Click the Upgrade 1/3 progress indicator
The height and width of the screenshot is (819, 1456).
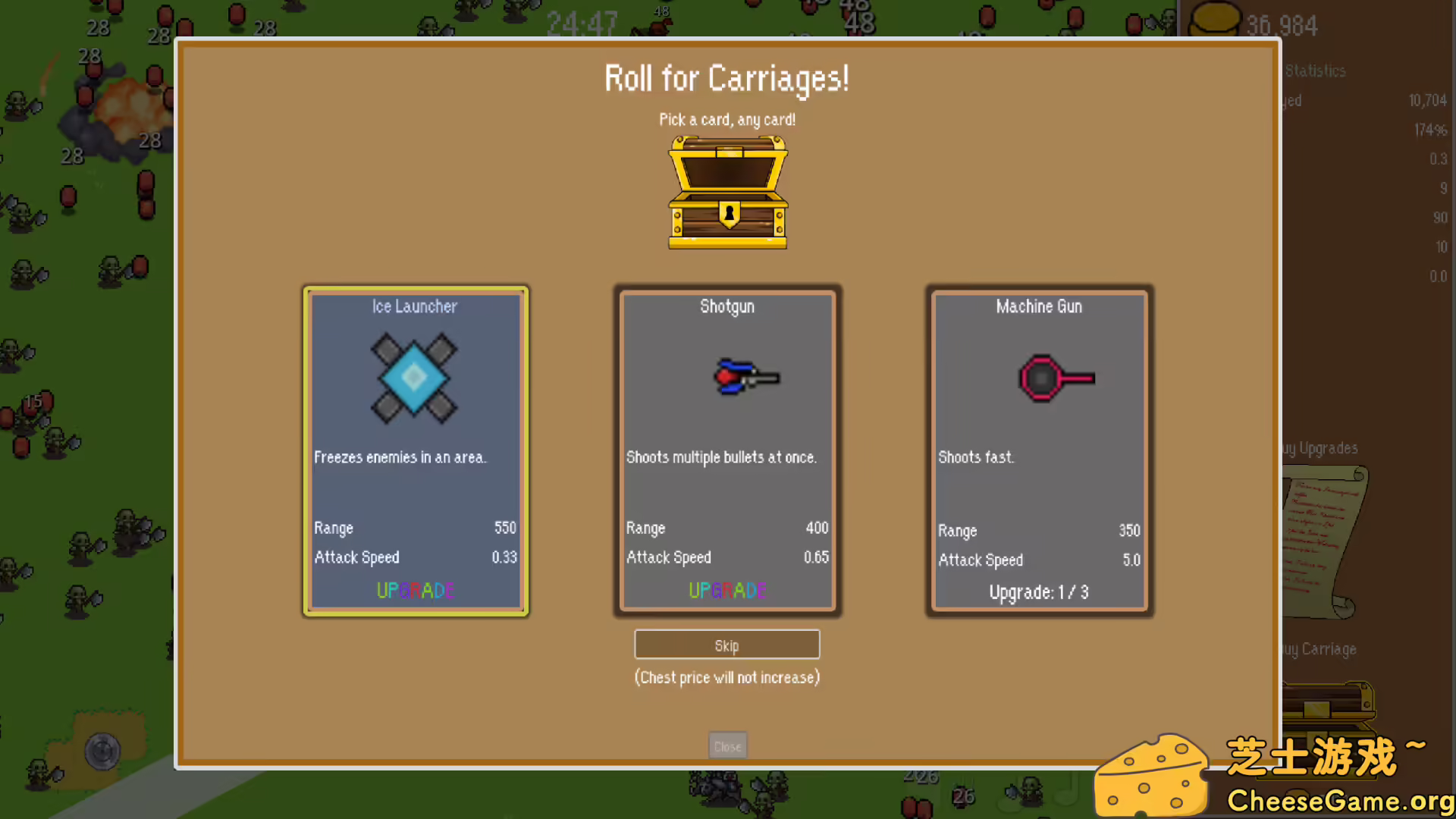point(1038,592)
